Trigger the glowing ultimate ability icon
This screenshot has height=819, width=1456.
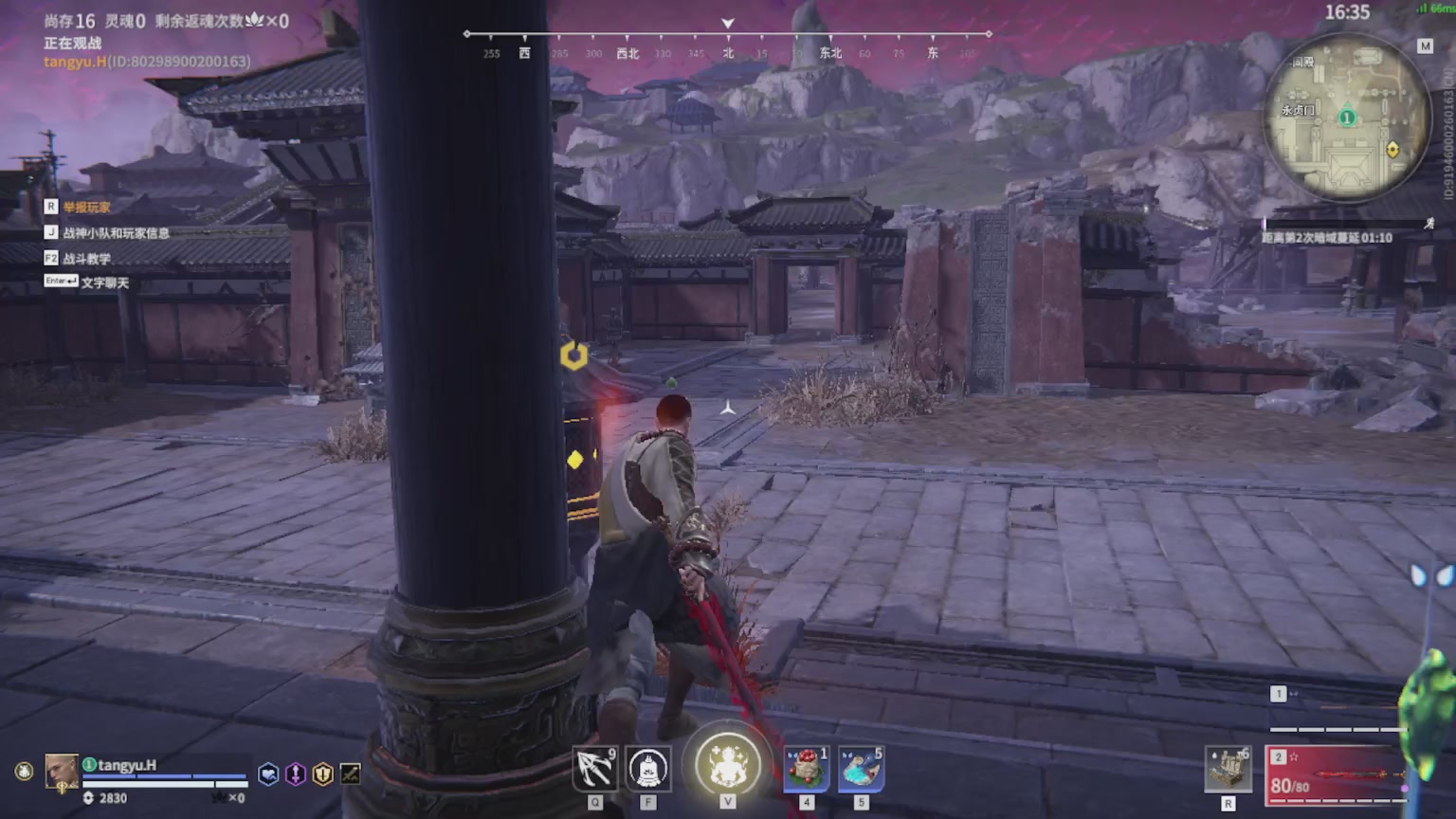point(728,764)
